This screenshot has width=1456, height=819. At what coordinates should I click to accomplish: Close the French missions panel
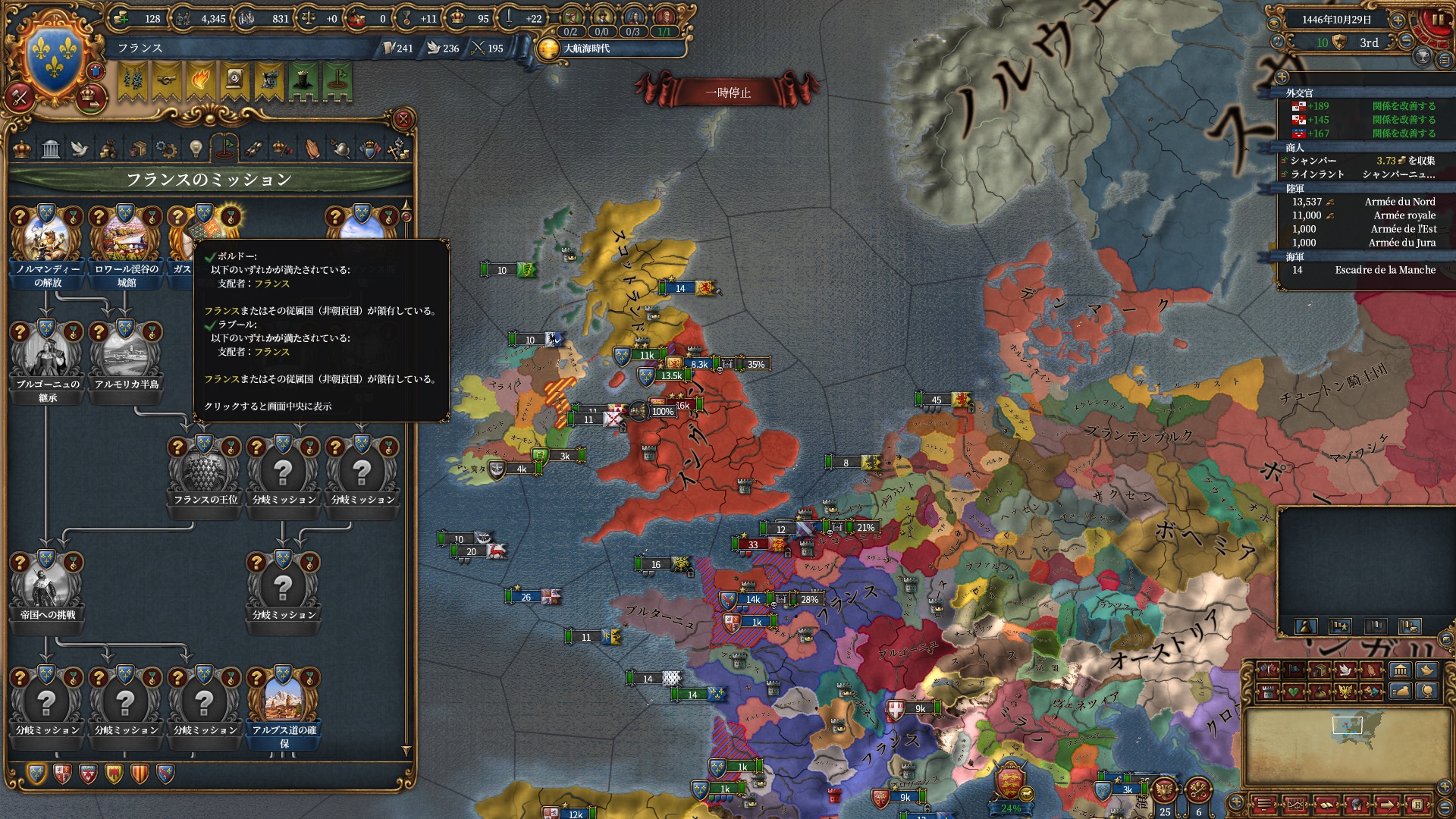[403, 119]
